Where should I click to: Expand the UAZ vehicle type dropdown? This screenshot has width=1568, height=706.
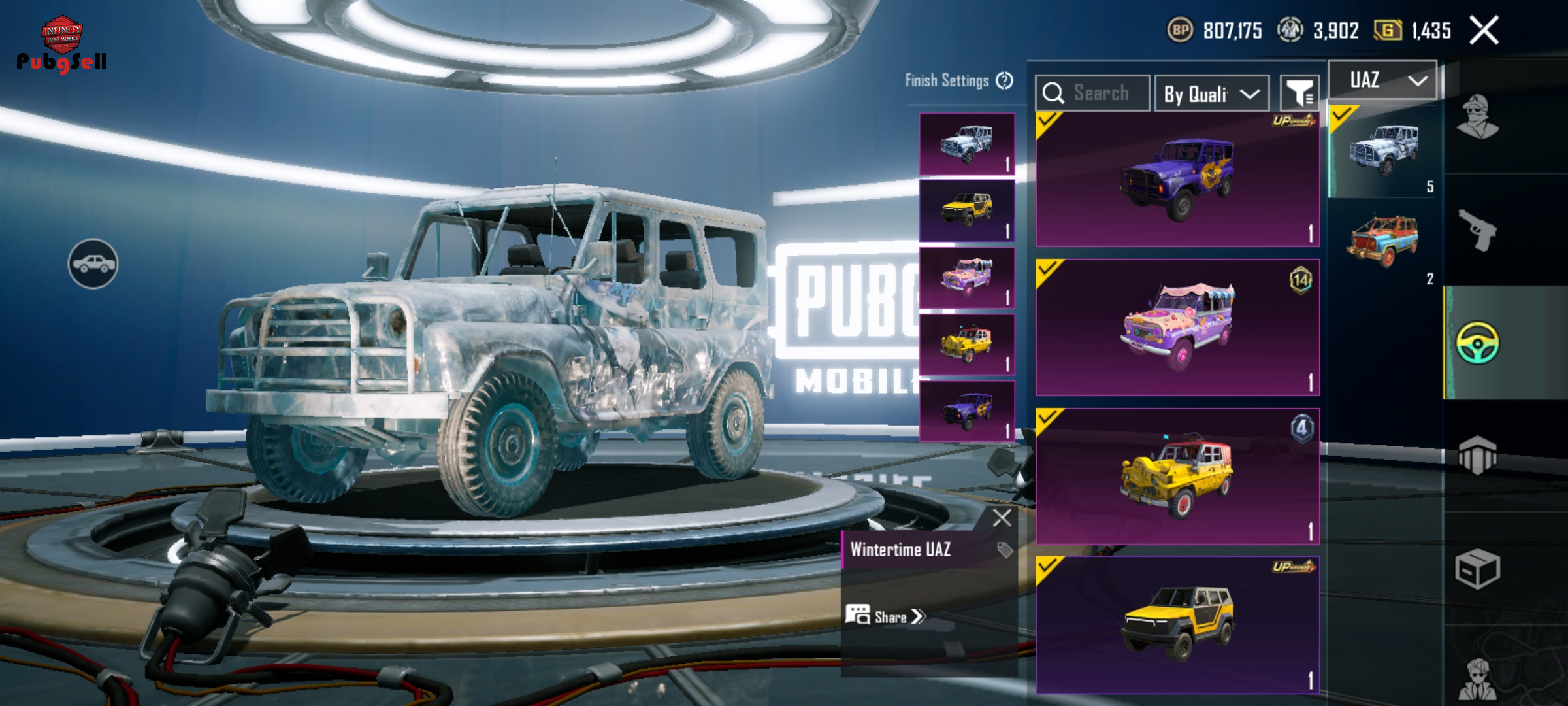[x=1382, y=80]
